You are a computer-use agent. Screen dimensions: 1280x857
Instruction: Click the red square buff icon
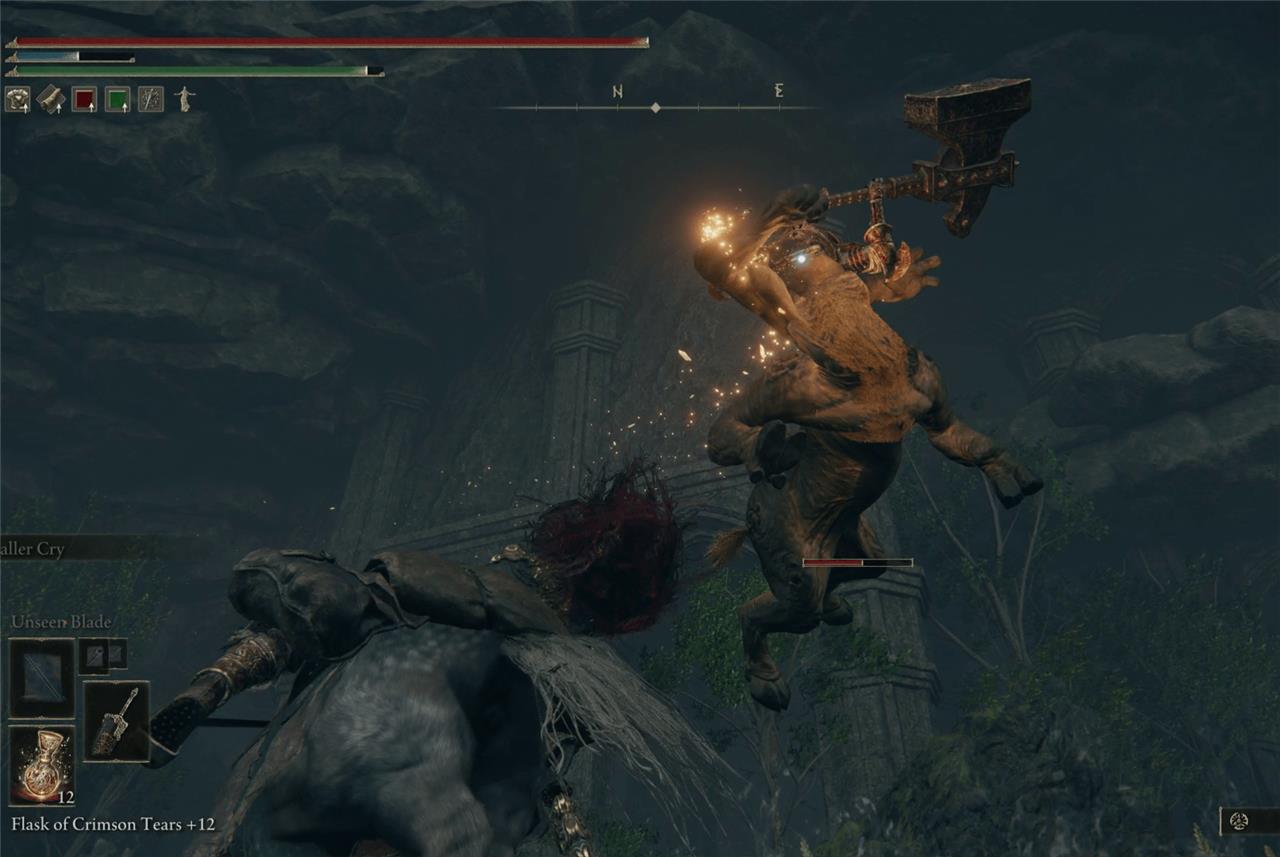(x=84, y=99)
